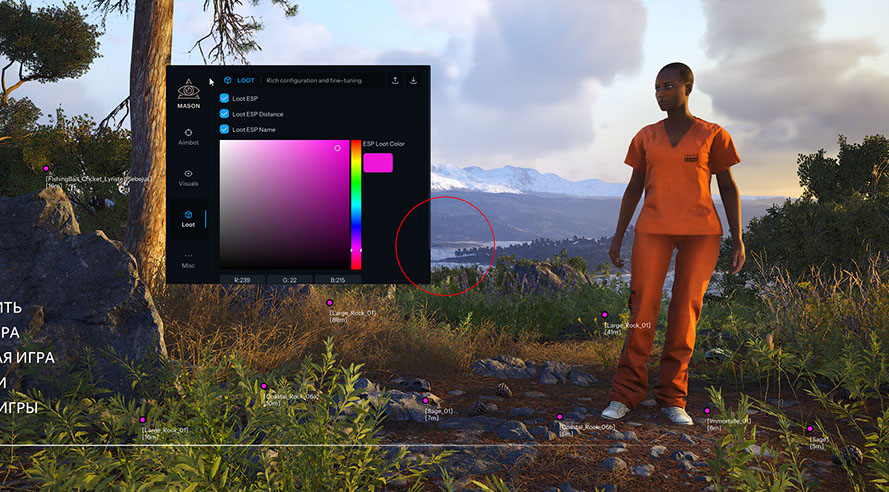Select the Loot sidebar tab

[188, 217]
